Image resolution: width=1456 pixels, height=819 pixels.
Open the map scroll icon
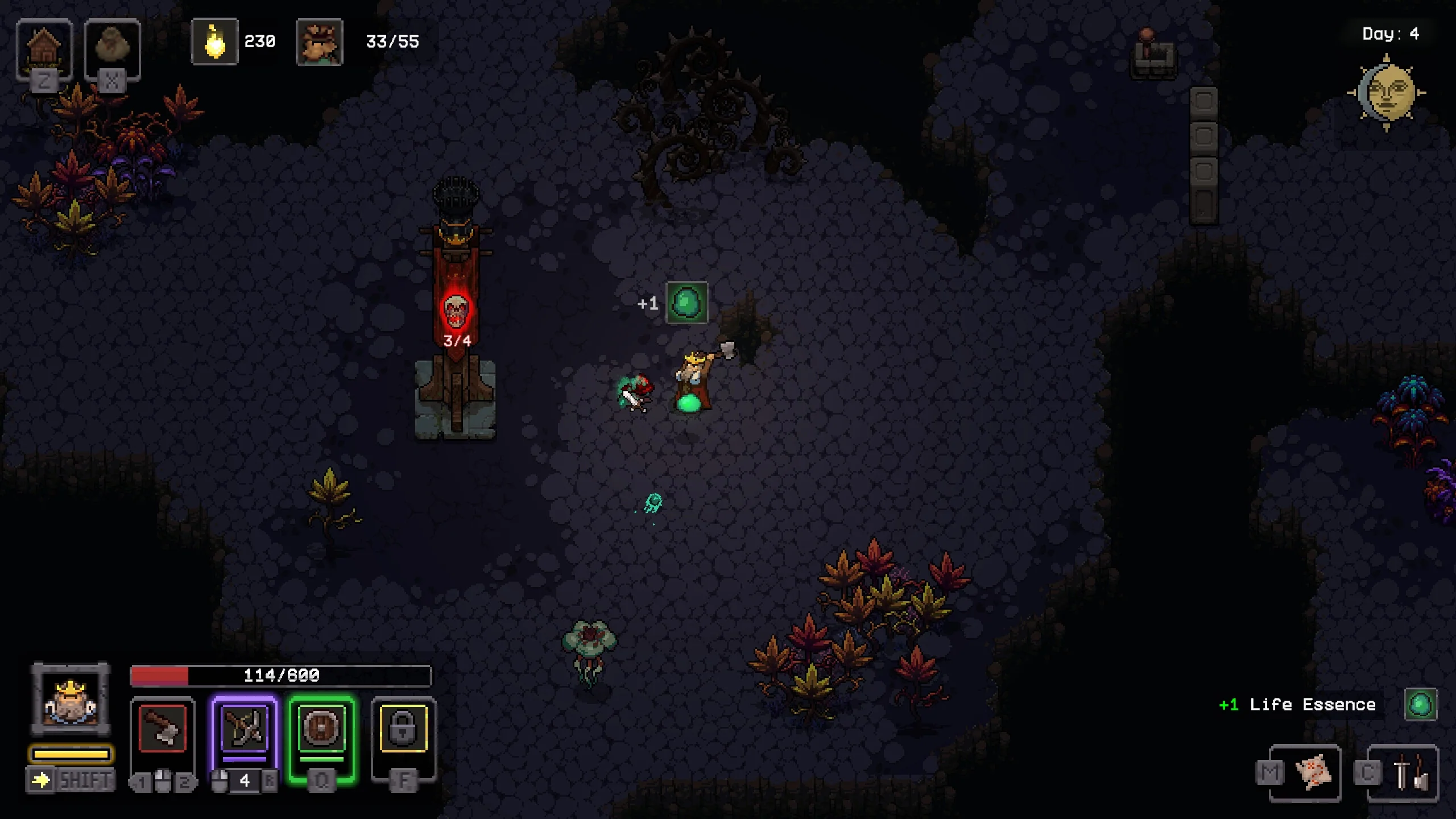point(1313,772)
